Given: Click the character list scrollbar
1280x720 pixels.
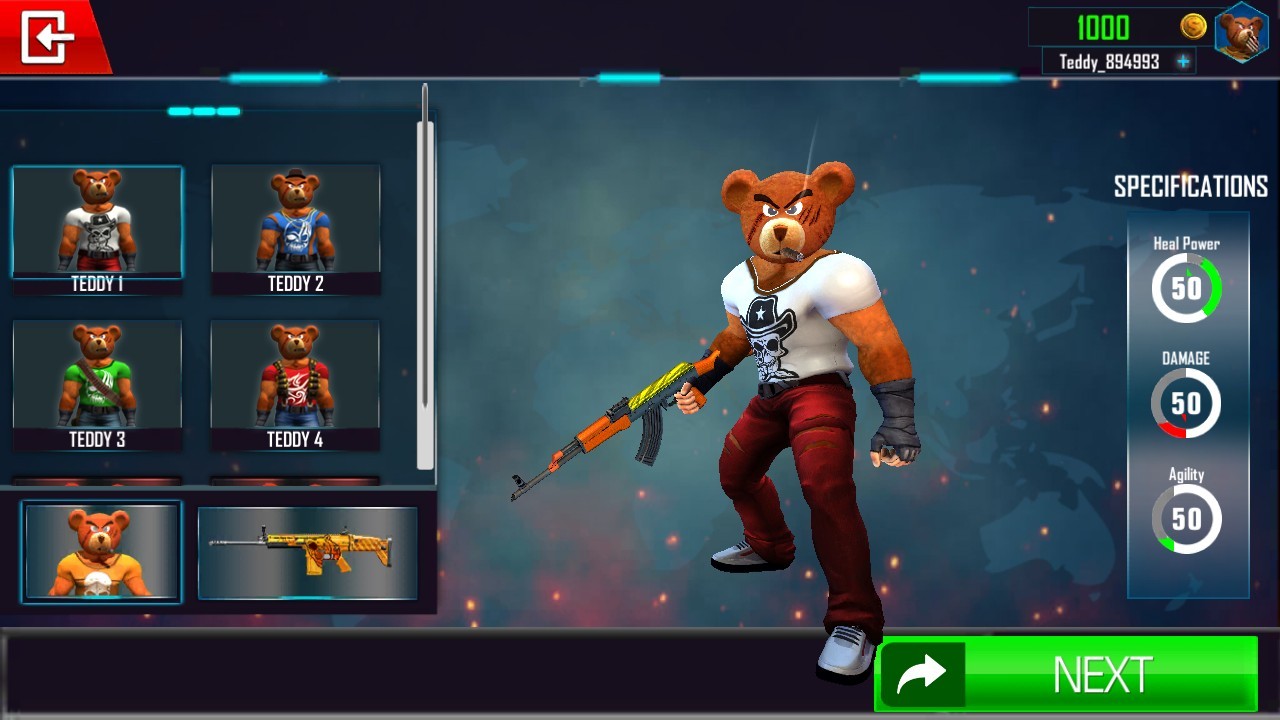Looking at the screenshot, I should 425,290.
